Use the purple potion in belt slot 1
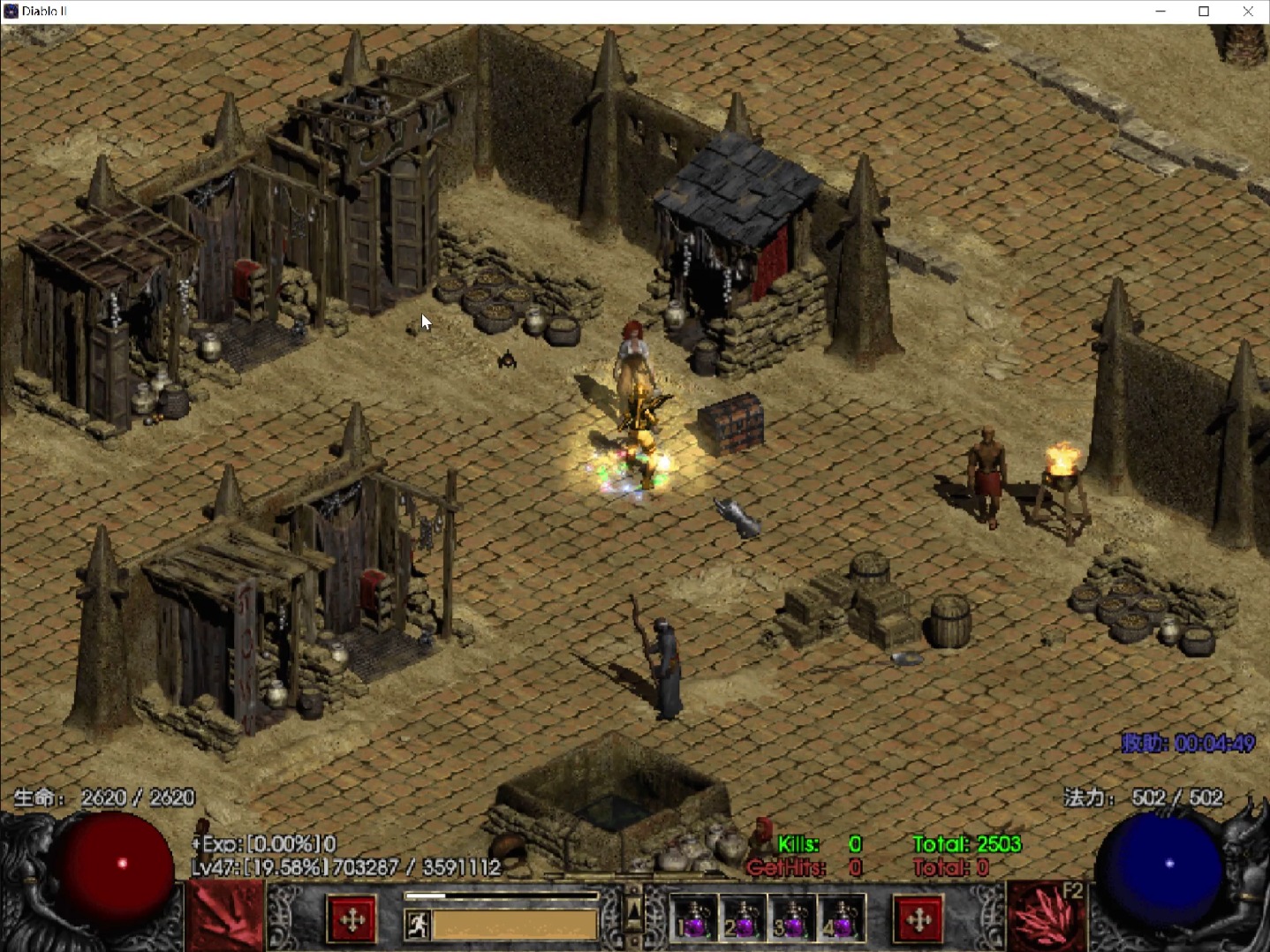This screenshot has width=1270, height=952. click(x=694, y=919)
